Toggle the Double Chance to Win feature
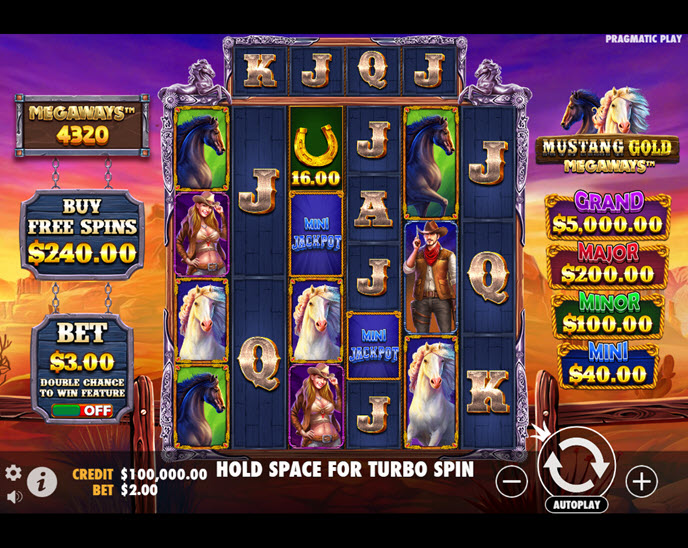The image size is (688, 548). [x=83, y=410]
